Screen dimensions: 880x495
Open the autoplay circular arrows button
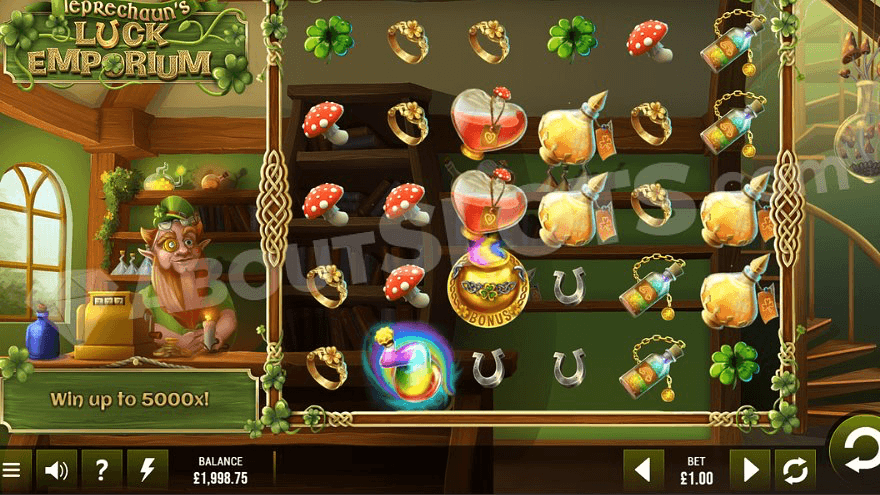click(796, 469)
